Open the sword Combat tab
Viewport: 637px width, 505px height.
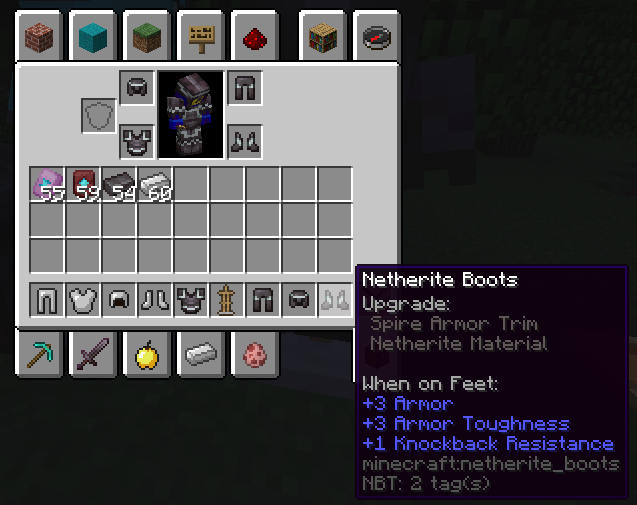point(95,353)
